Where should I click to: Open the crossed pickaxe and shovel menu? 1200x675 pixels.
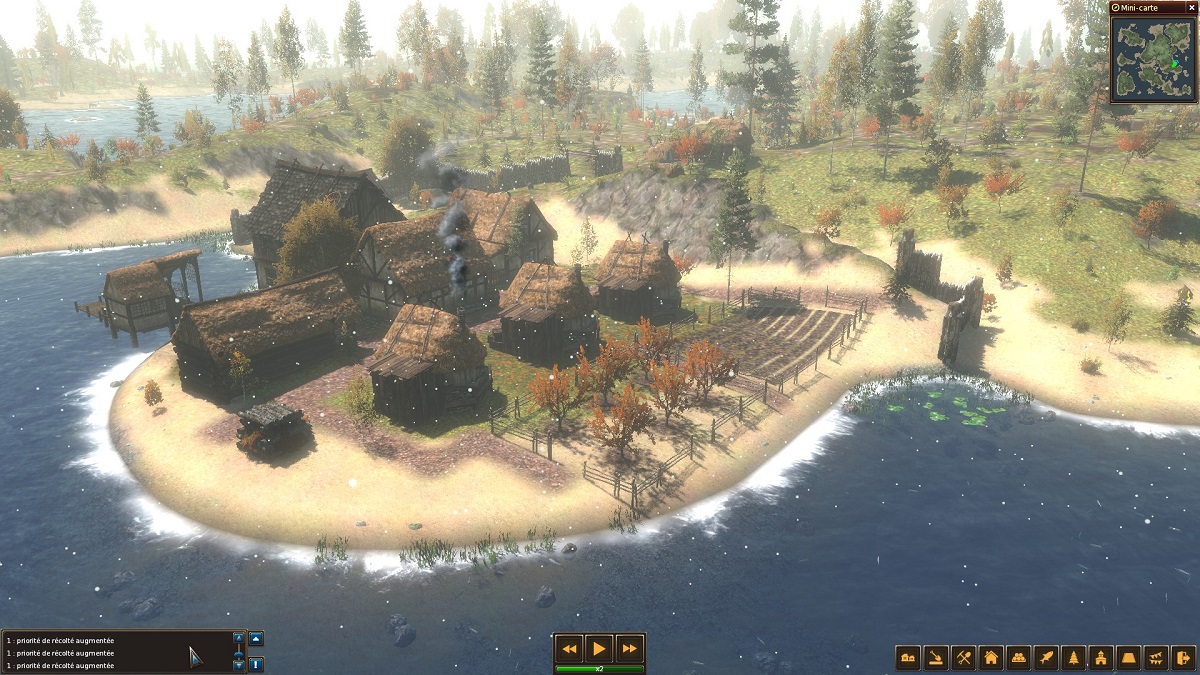pos(964,658)
